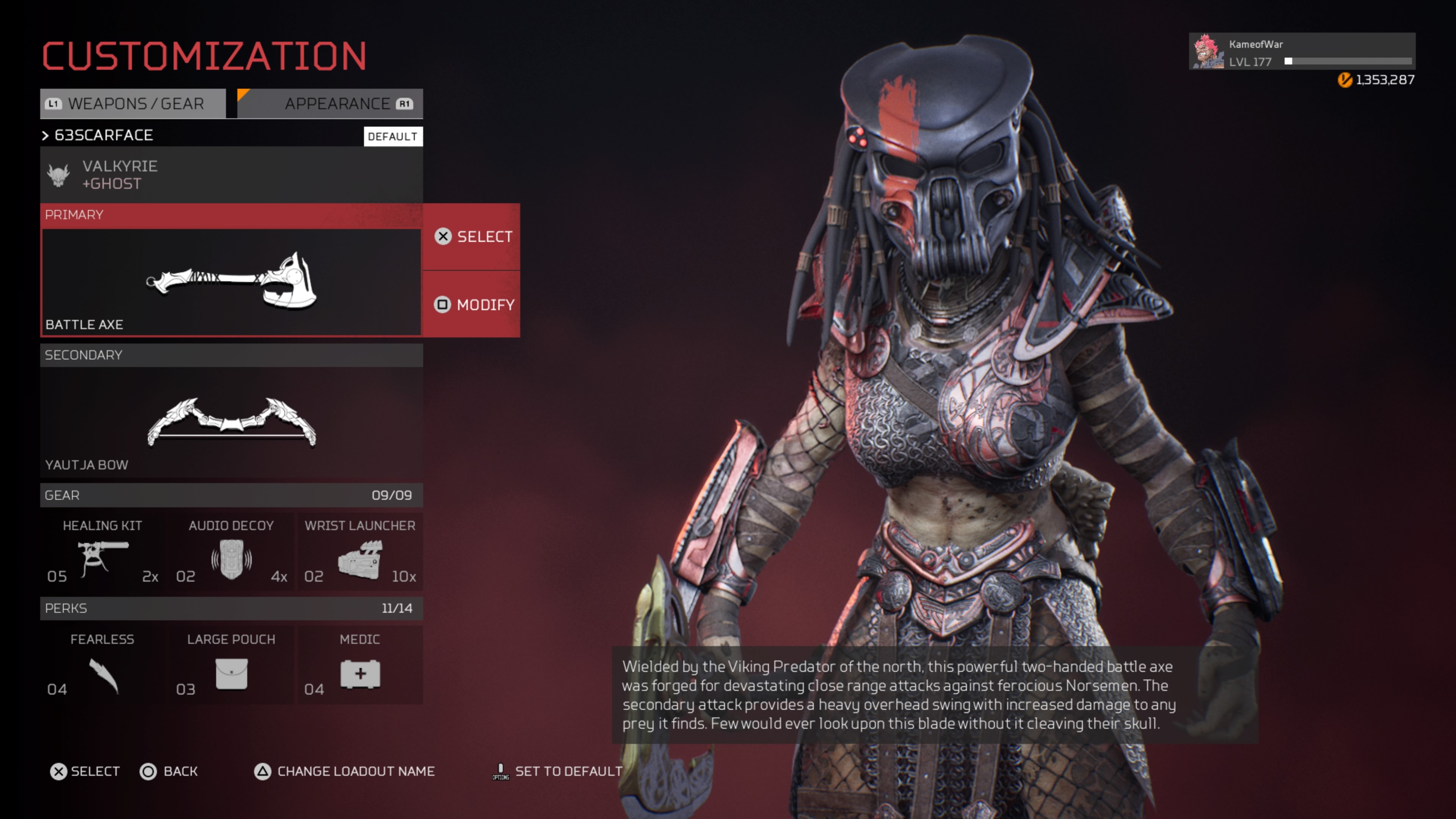Choose the Valkyrie +Ghost class entry

[x=231, y=175]
